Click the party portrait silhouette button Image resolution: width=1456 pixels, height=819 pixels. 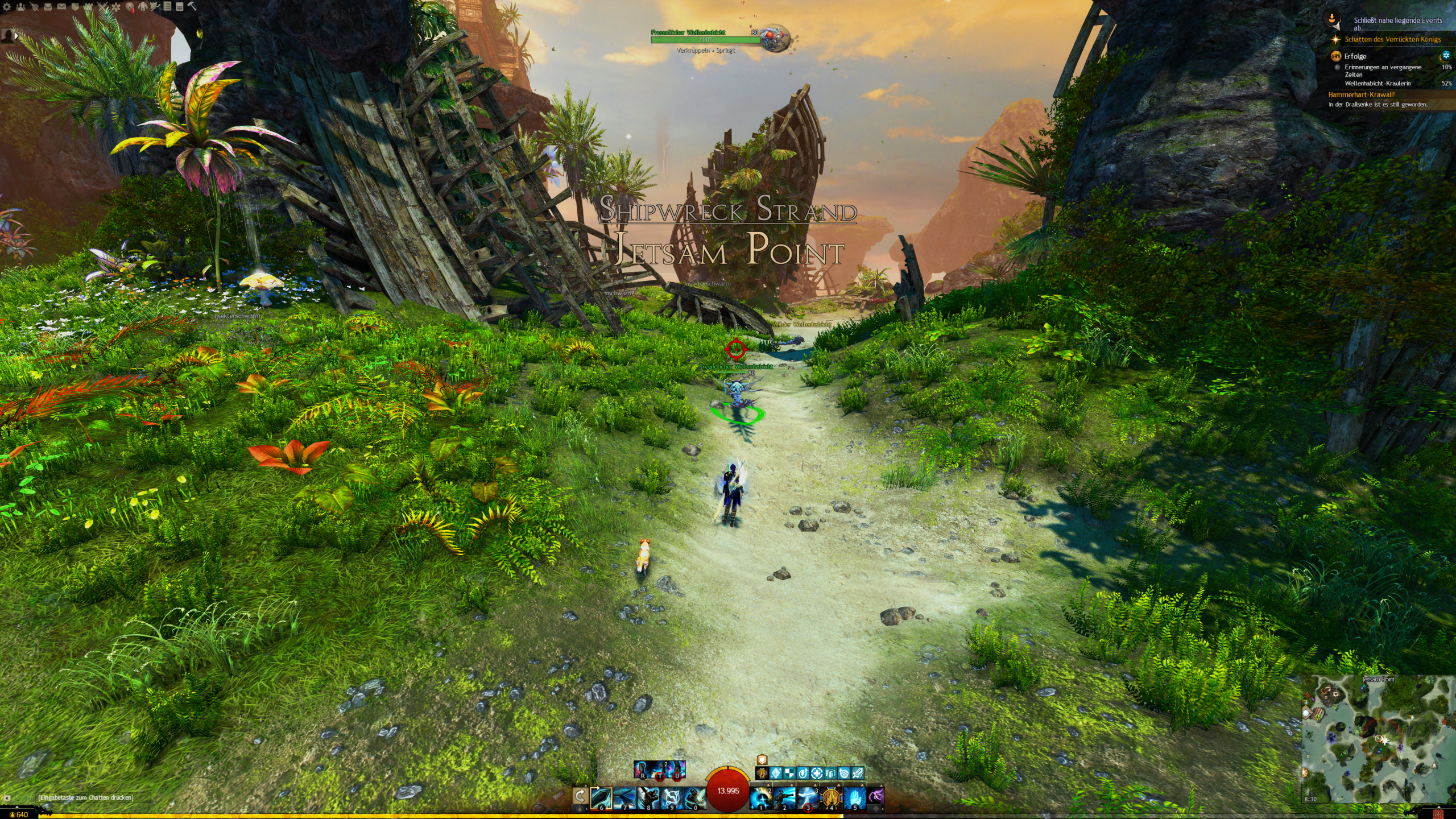(x=9, y=36)
